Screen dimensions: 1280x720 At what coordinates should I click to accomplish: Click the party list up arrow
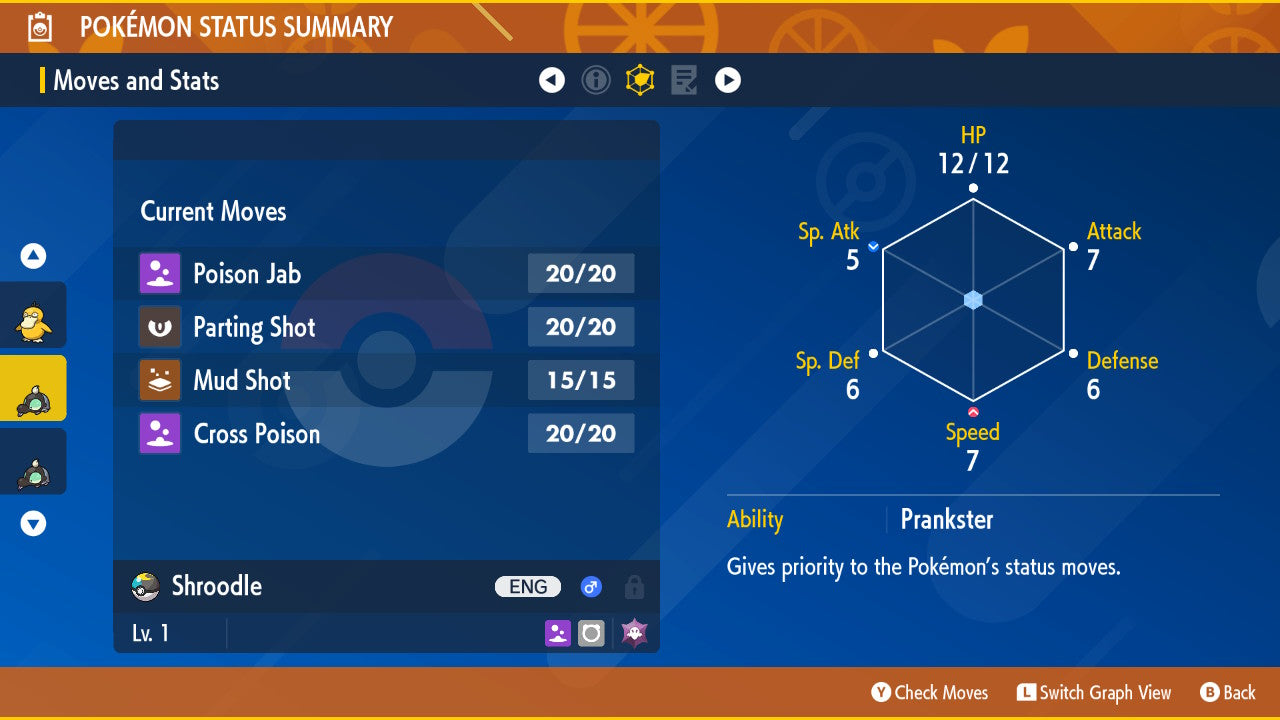(x=33, y=257)
